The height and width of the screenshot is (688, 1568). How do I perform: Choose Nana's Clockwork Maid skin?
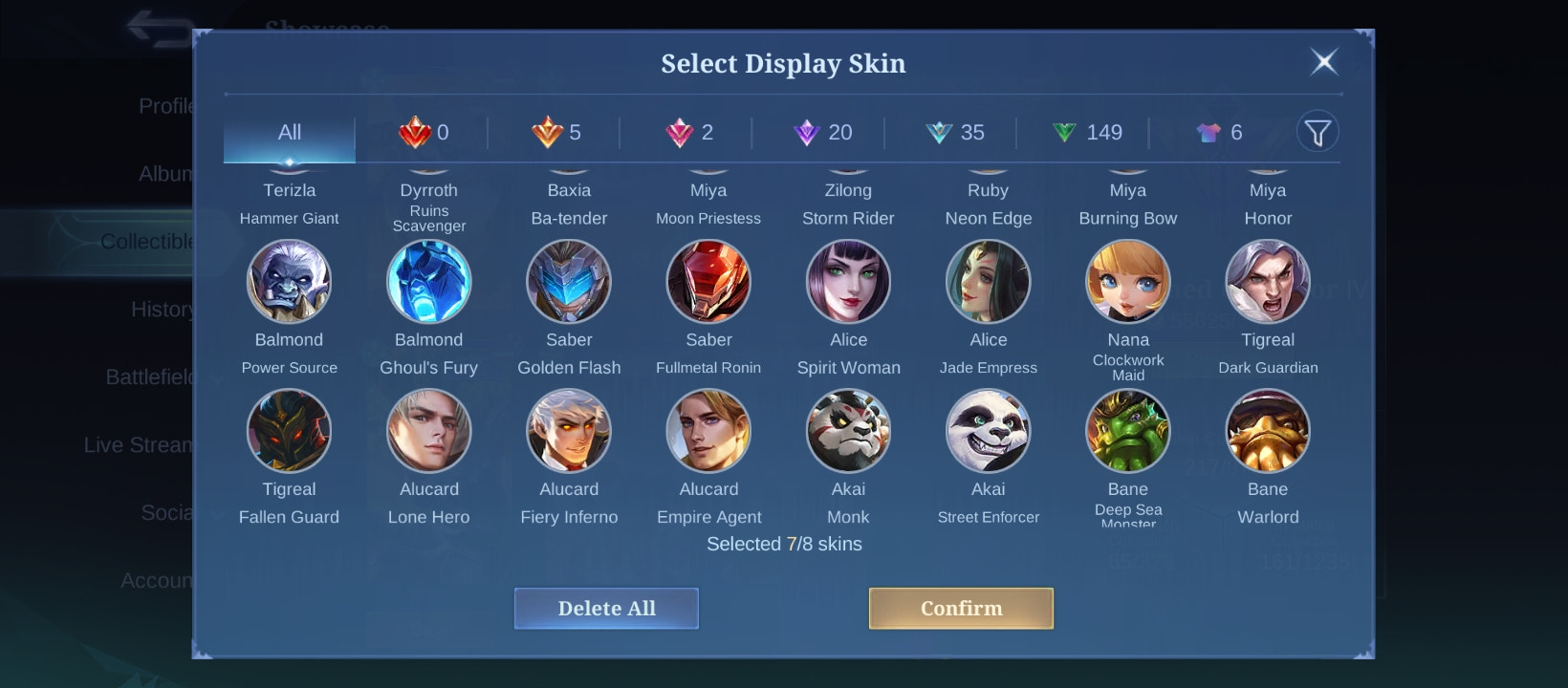[x=1128, y=282]
